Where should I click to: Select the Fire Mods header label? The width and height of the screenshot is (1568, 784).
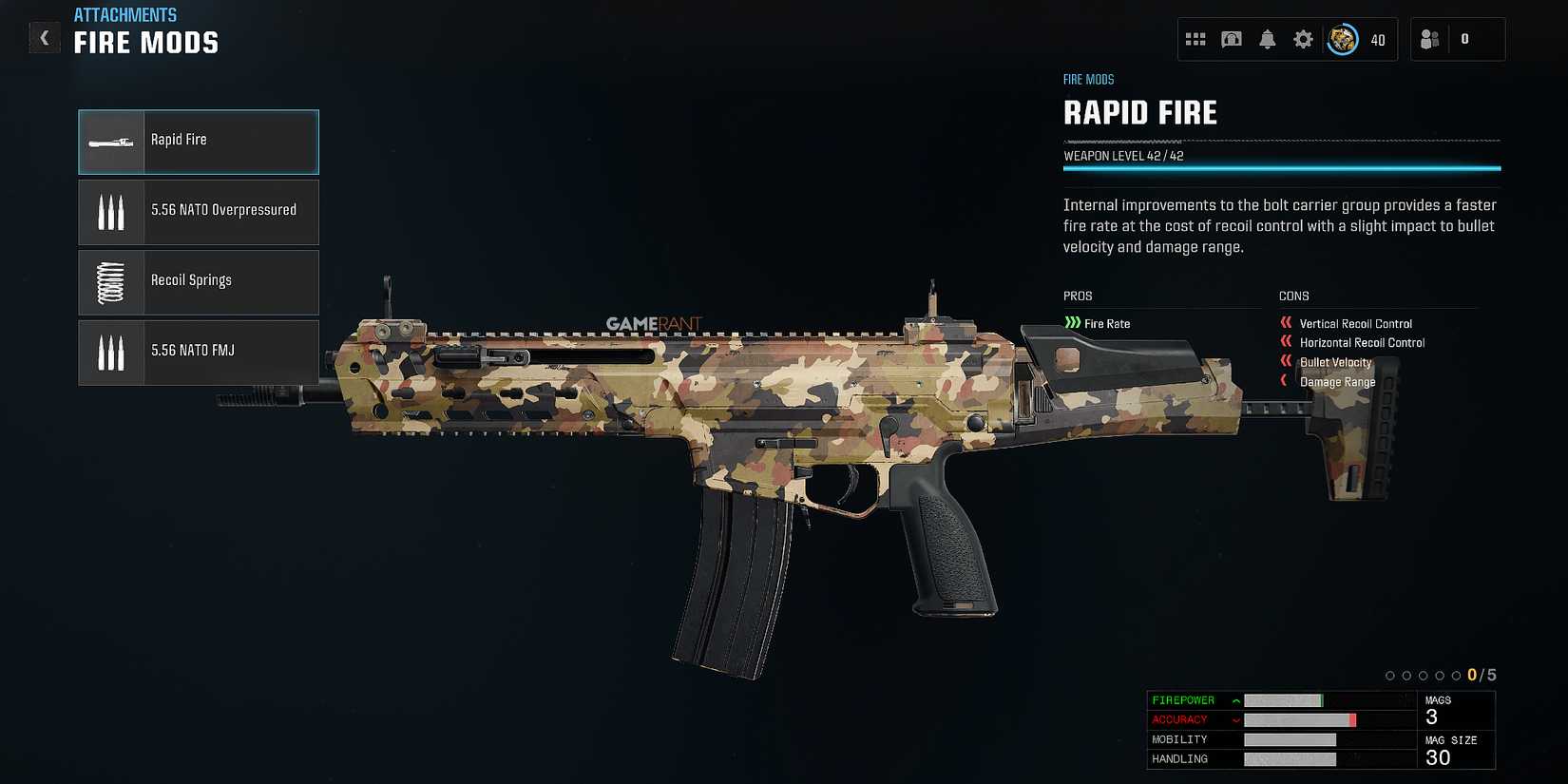[x=146, y=42]
